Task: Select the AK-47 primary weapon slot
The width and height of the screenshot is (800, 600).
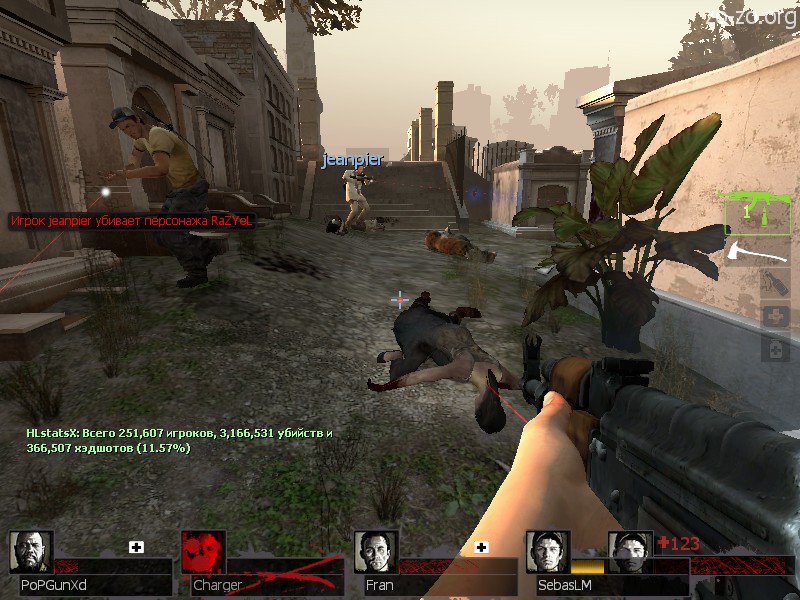Action: pos(758,212)
